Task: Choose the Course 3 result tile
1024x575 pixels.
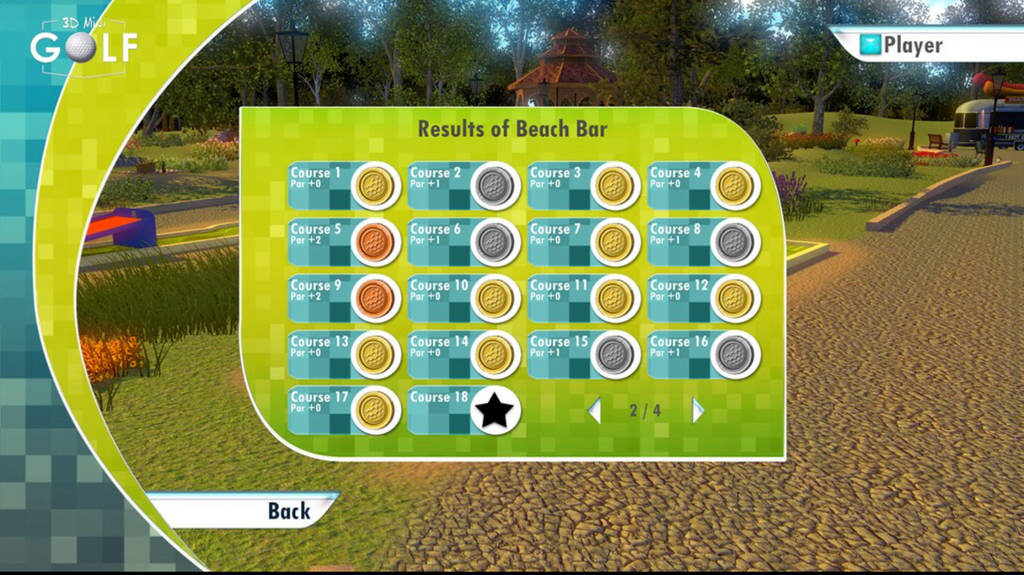Action: (583, 185)
